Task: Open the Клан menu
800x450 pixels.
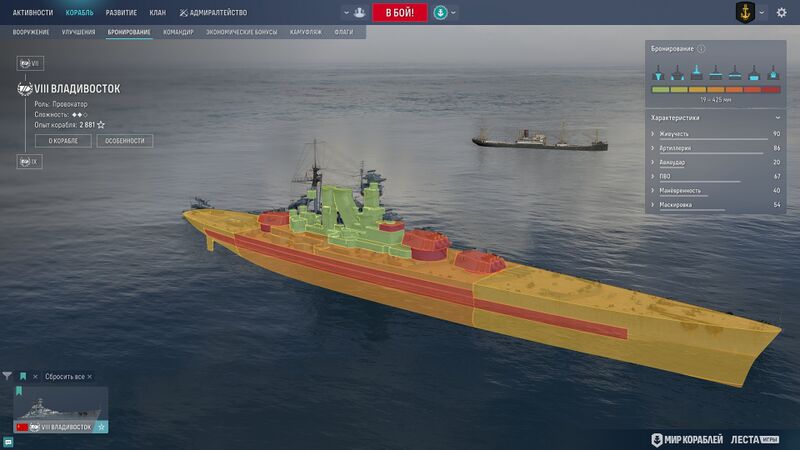Action: (x=157, y=13)
